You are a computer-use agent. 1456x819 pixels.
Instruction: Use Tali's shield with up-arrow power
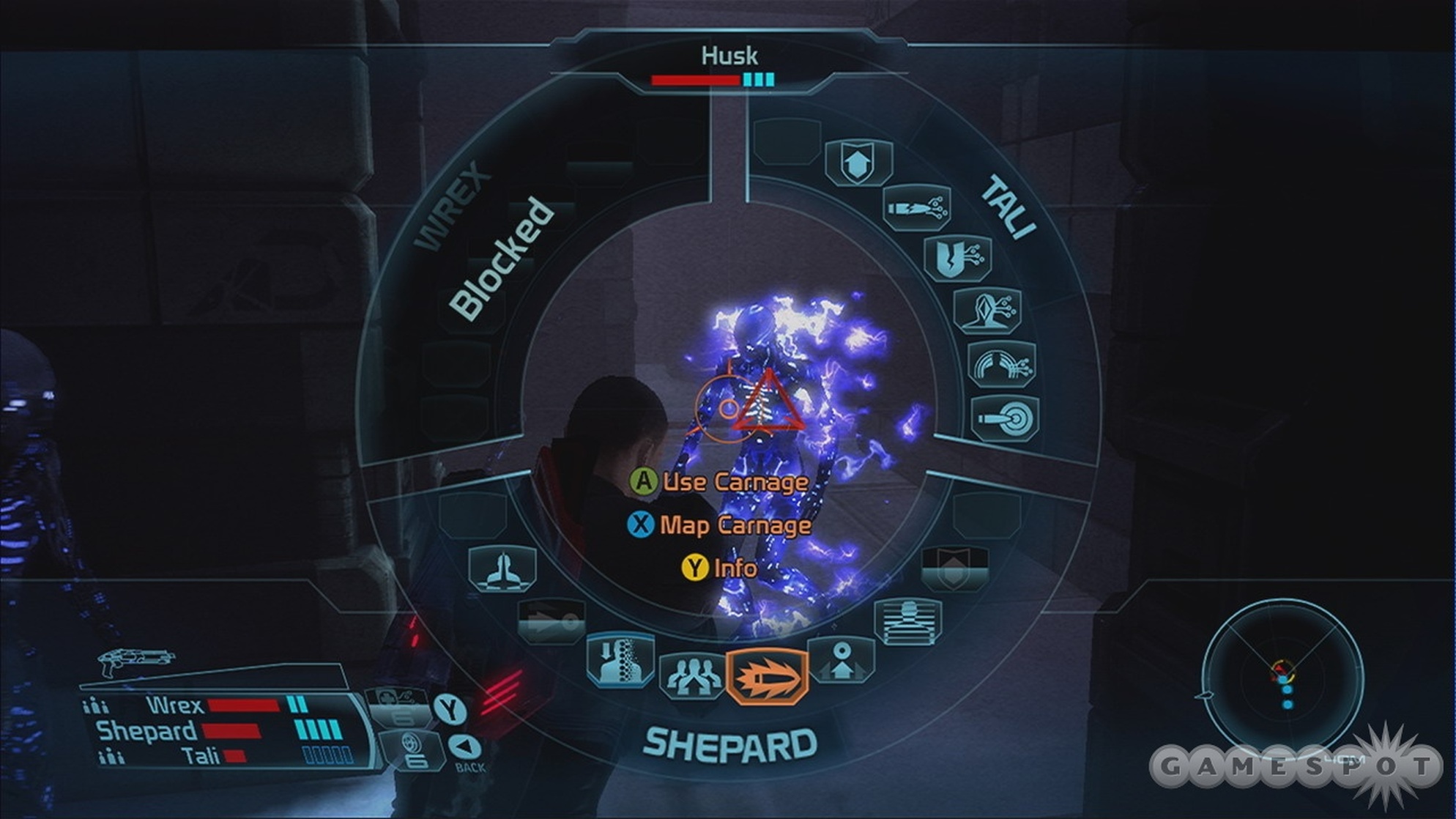(858, 163)
